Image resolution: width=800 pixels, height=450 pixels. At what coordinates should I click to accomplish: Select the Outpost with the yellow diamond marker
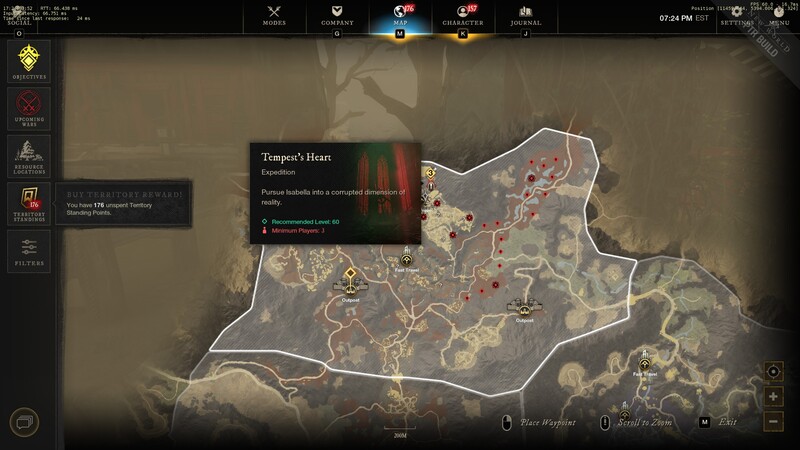(351, 273)
